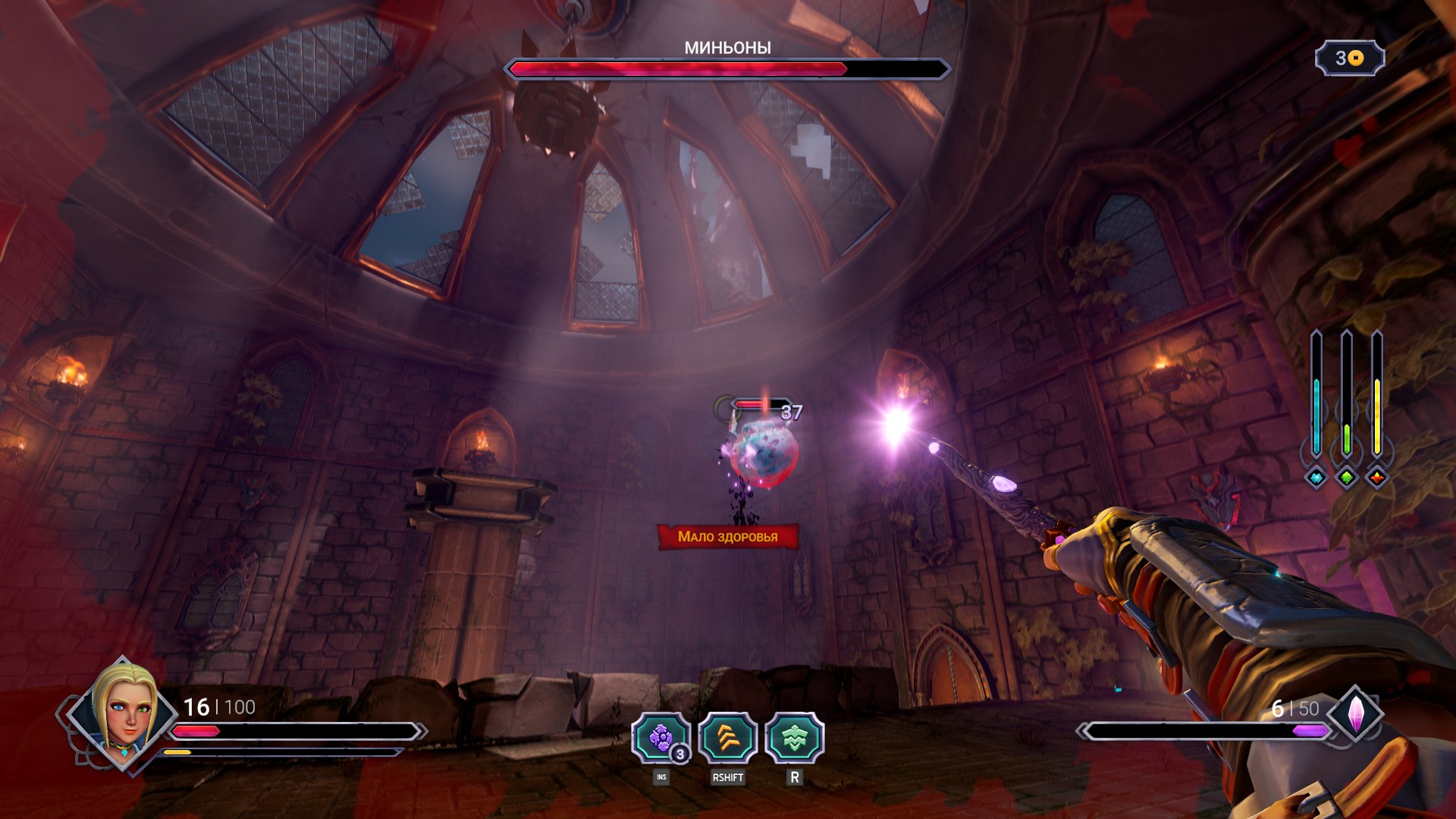Select the red-orange mana gem icon
Viewport: 1456px width, 819px height.
tap(1376, 478)
